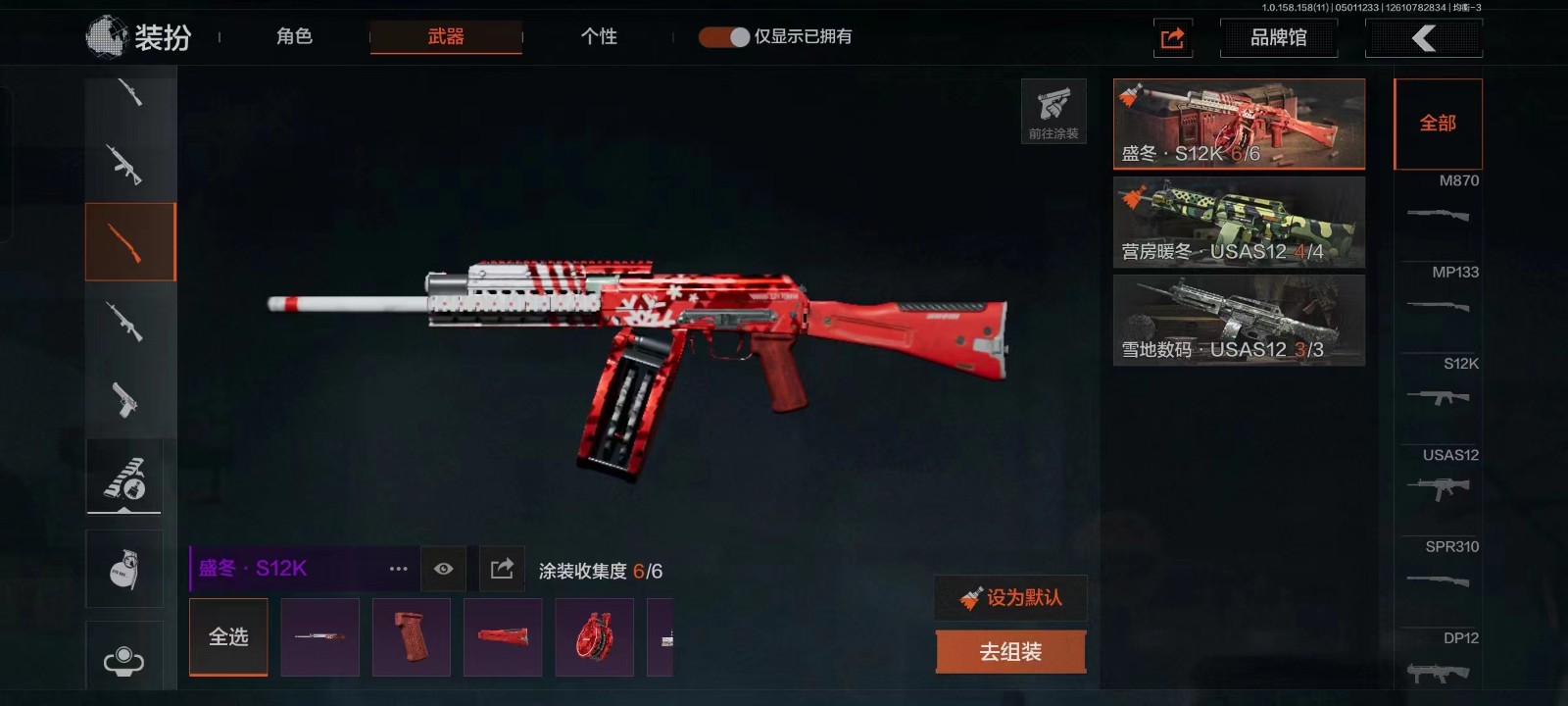This screenshot has height=706, width=1568.
Task: Select the red pistol grip part
Action: (412, 637)
